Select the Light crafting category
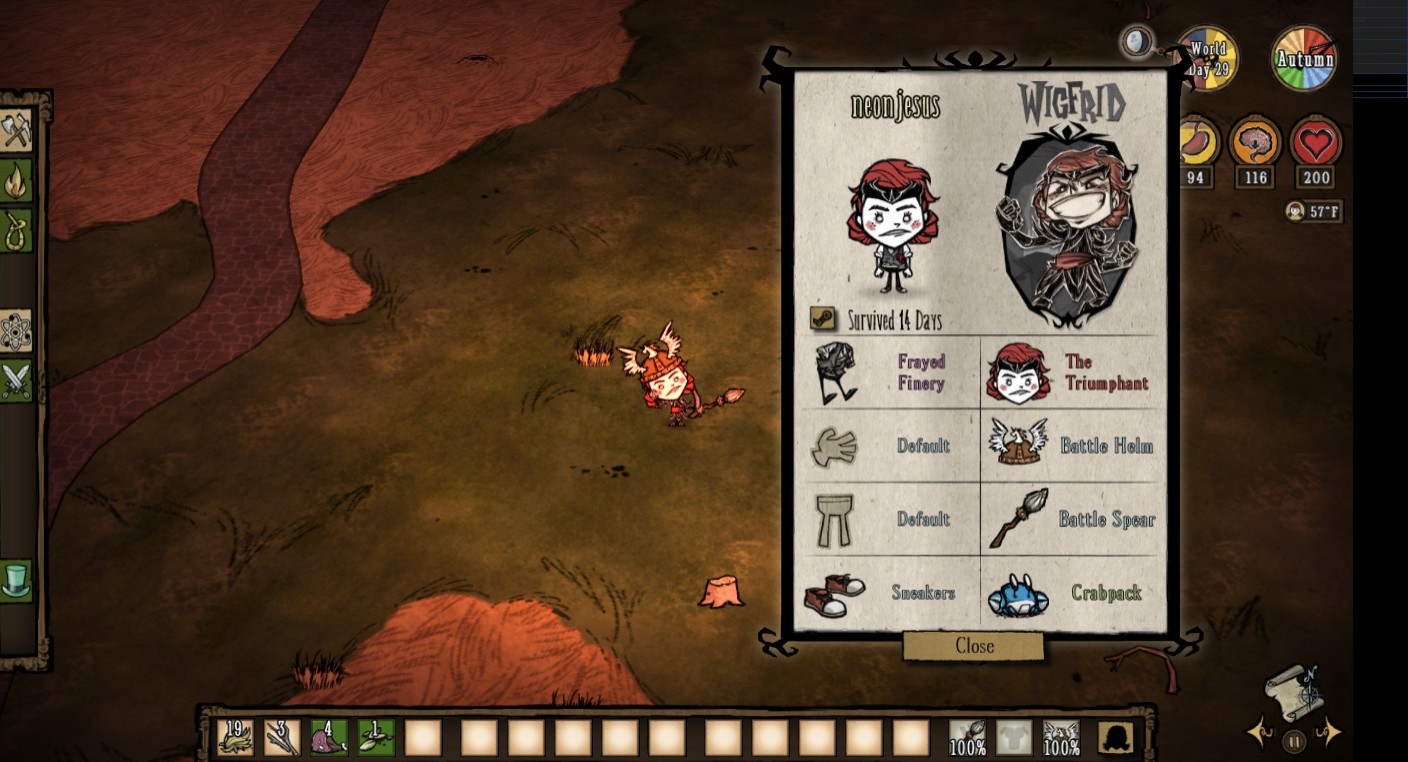The image size is (1408, 762). [x=18, y=180]
